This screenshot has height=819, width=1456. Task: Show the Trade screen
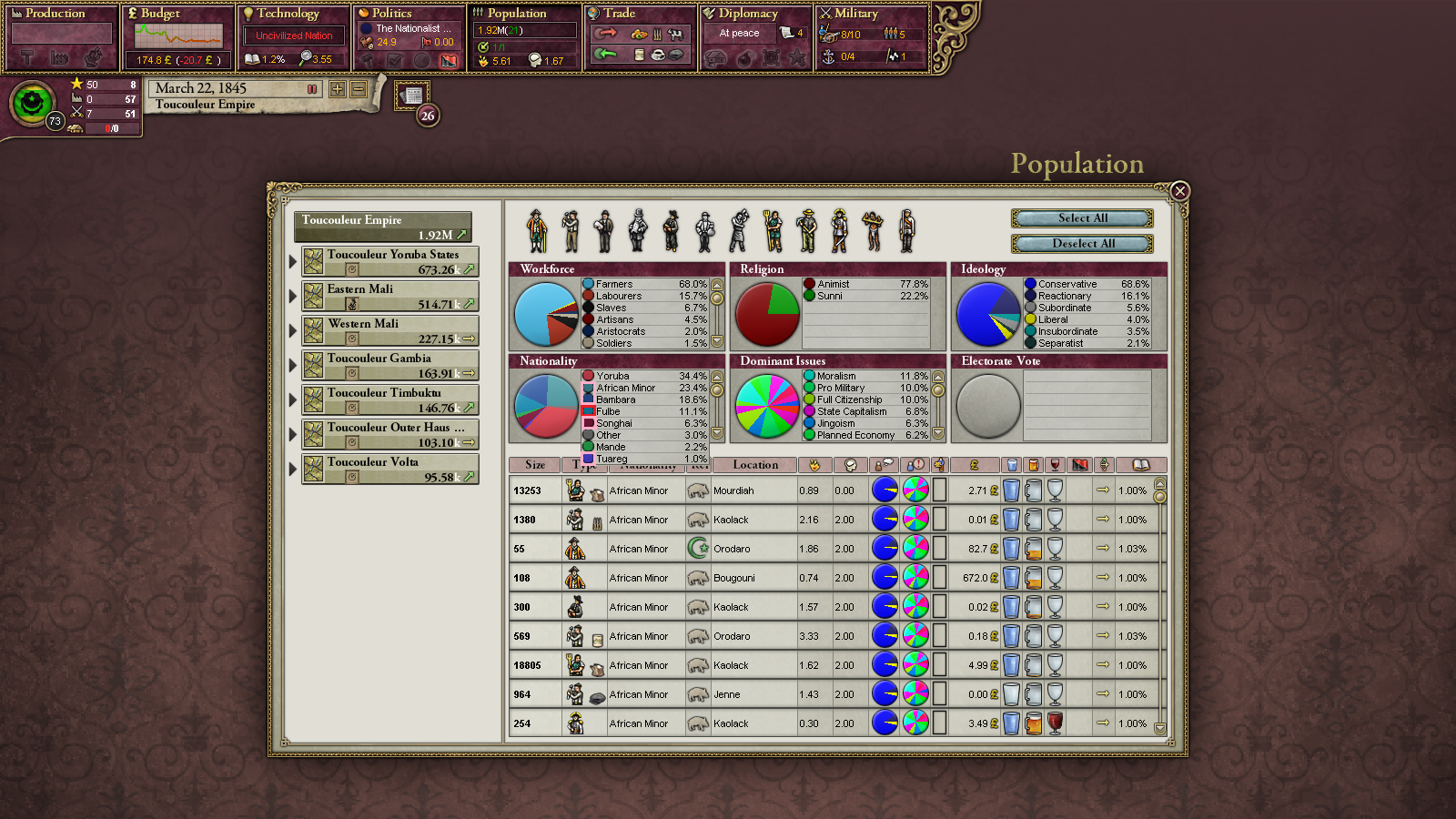[x=619, y=14]
